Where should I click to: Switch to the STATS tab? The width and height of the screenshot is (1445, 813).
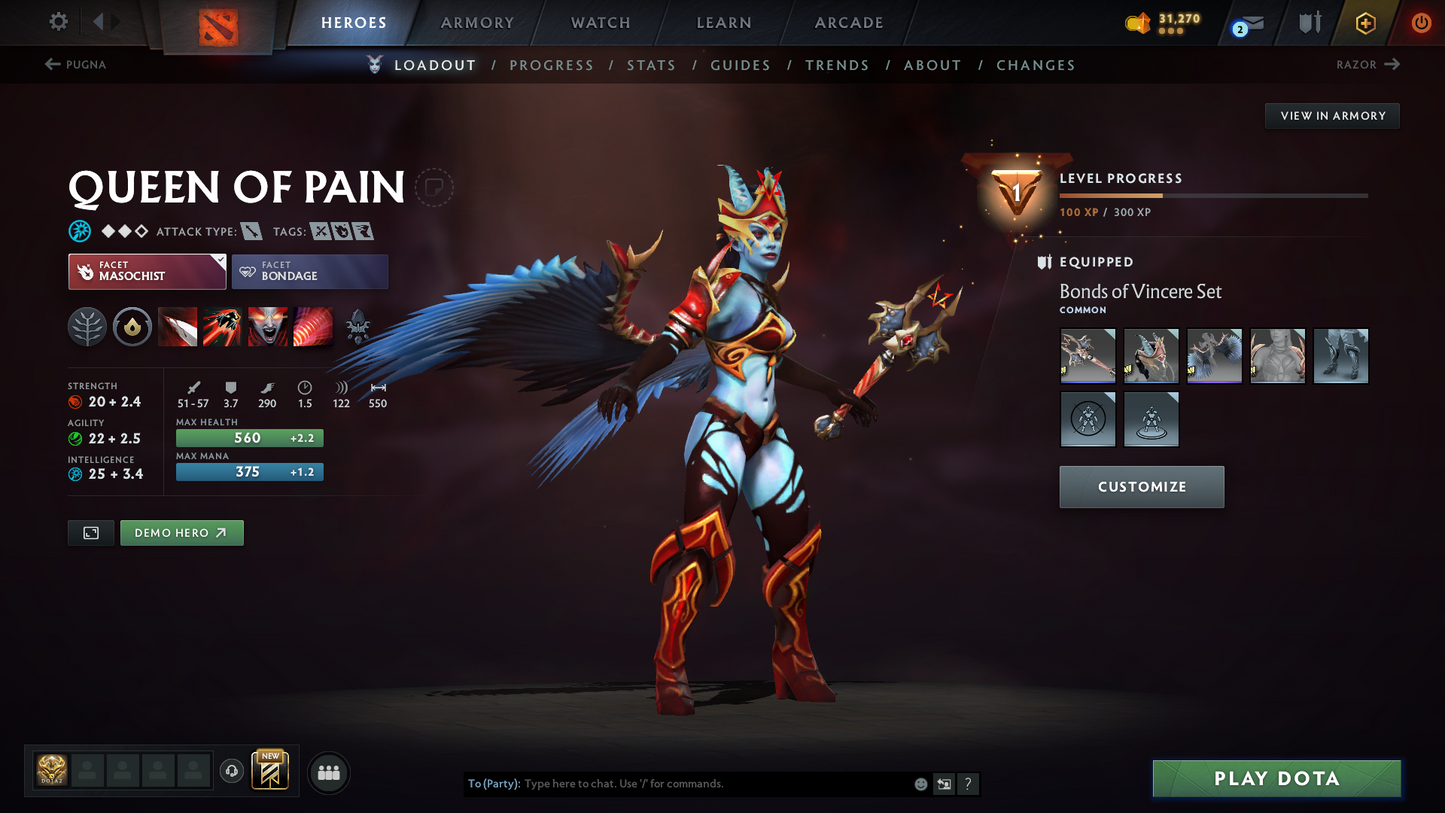[x=651, y=64]
